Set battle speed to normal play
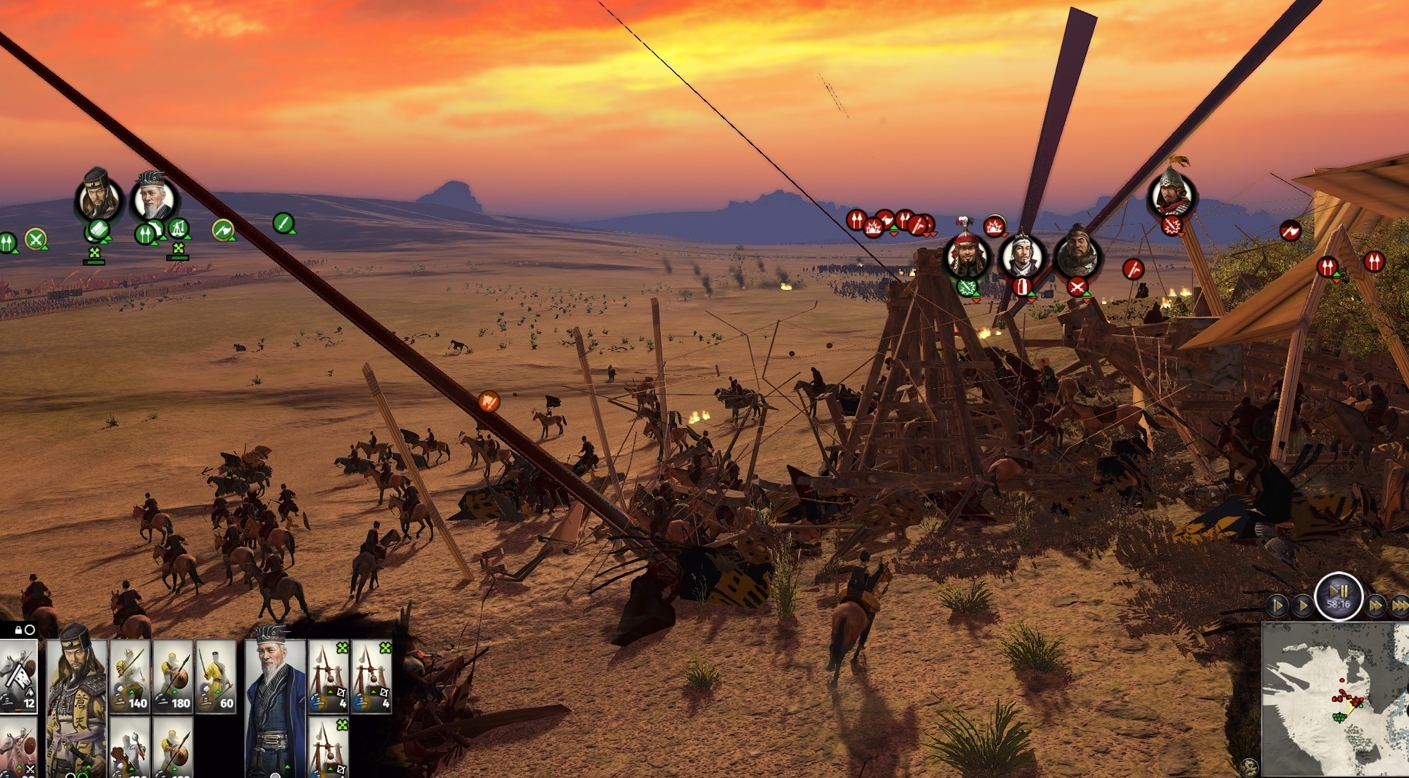The image size is (1409, 778). coord(1302,605)
